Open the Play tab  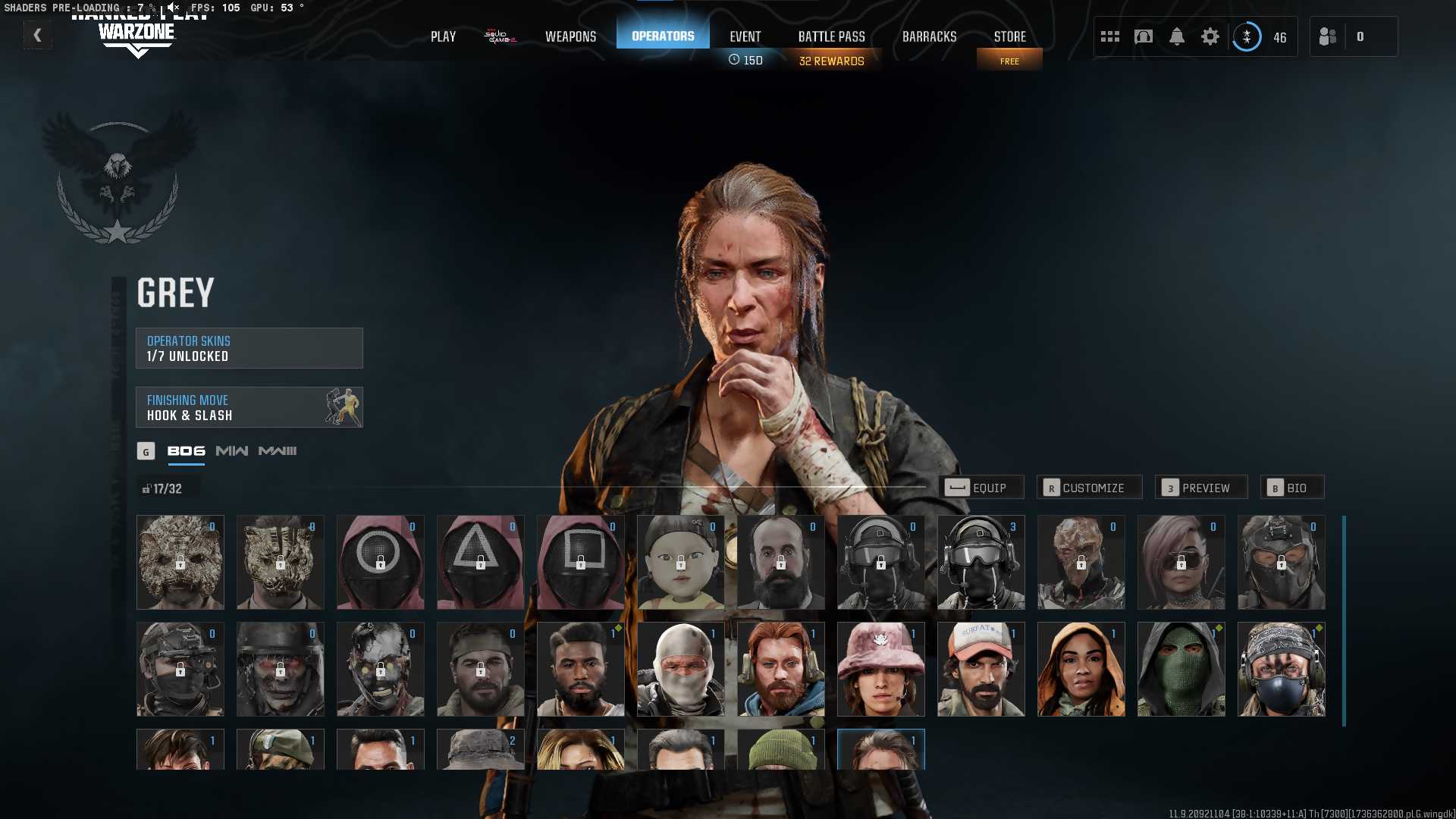[443, 36]
